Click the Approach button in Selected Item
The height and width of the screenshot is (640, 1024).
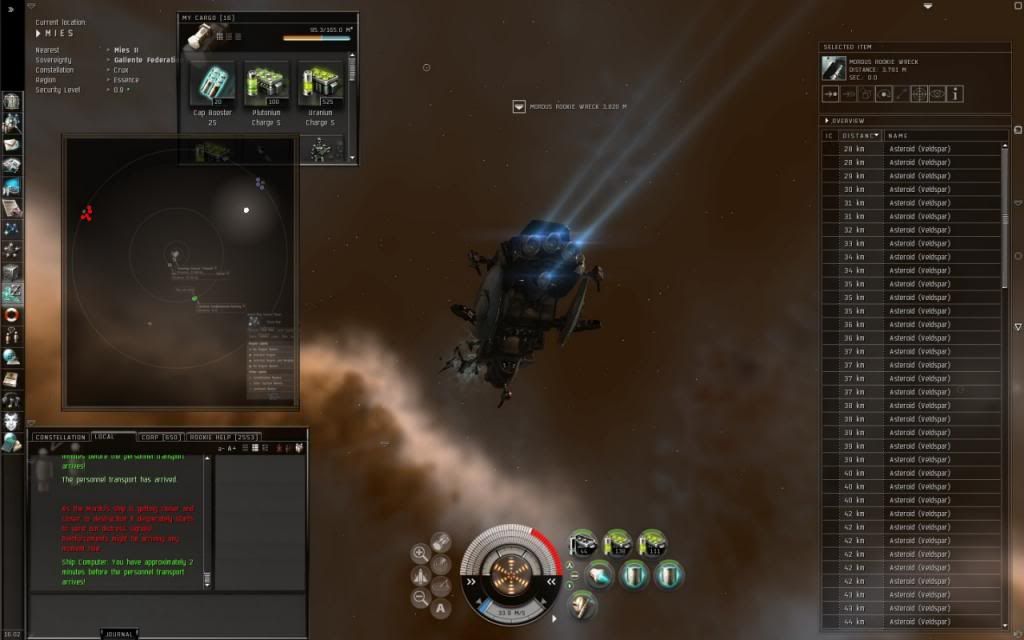pyautogui.click(x=830, y=94)
